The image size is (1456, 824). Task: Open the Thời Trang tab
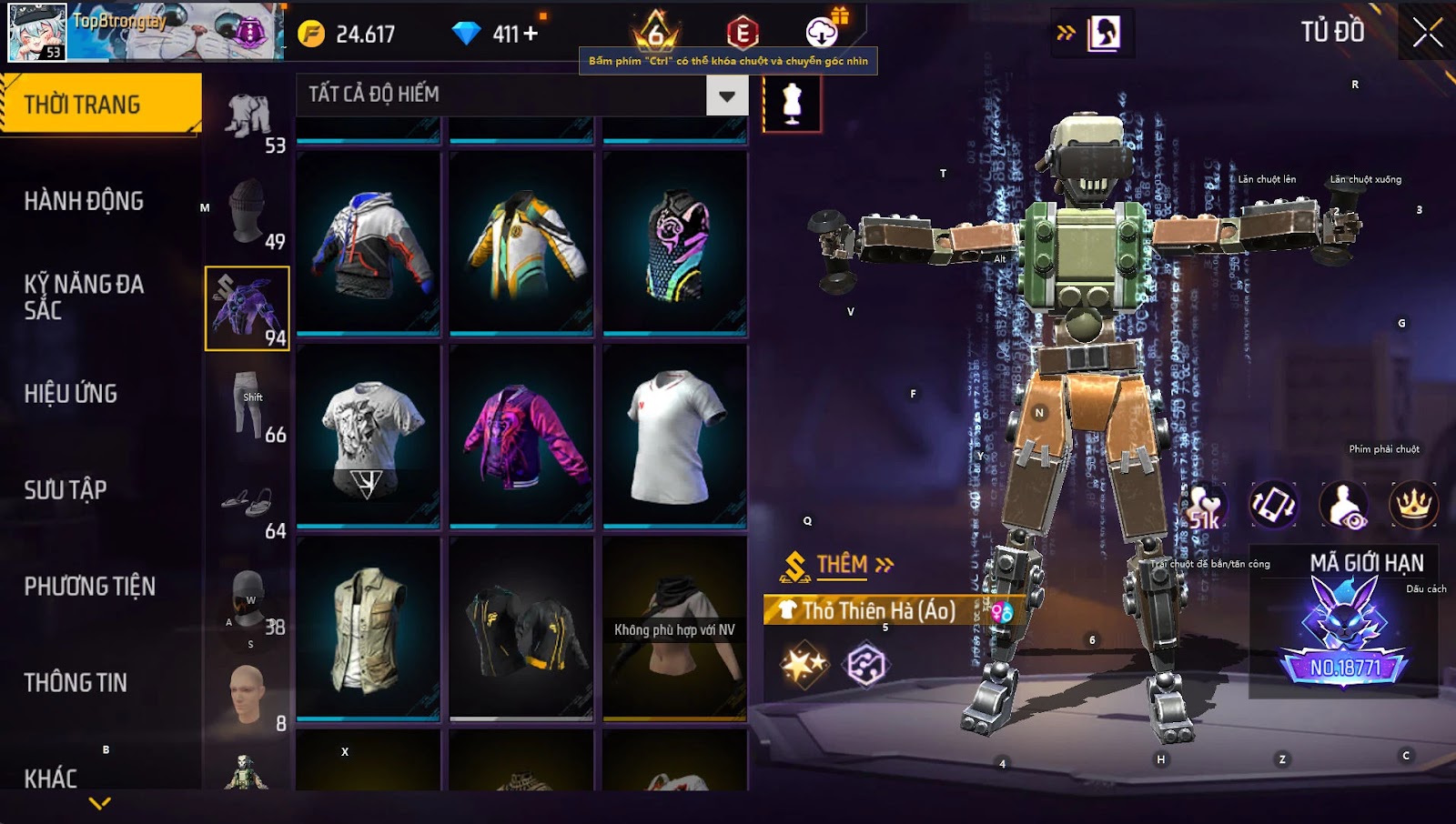tap(100, 105)
